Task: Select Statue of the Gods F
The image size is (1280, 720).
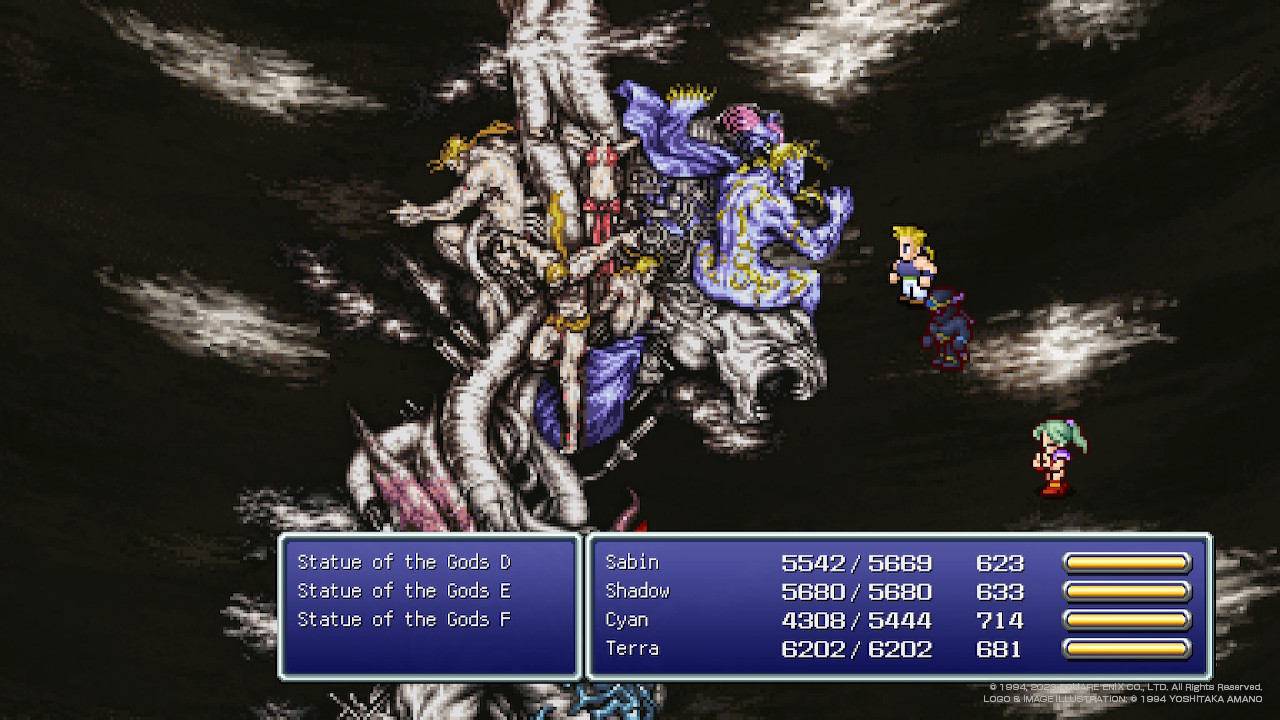Action: point(404,620)
